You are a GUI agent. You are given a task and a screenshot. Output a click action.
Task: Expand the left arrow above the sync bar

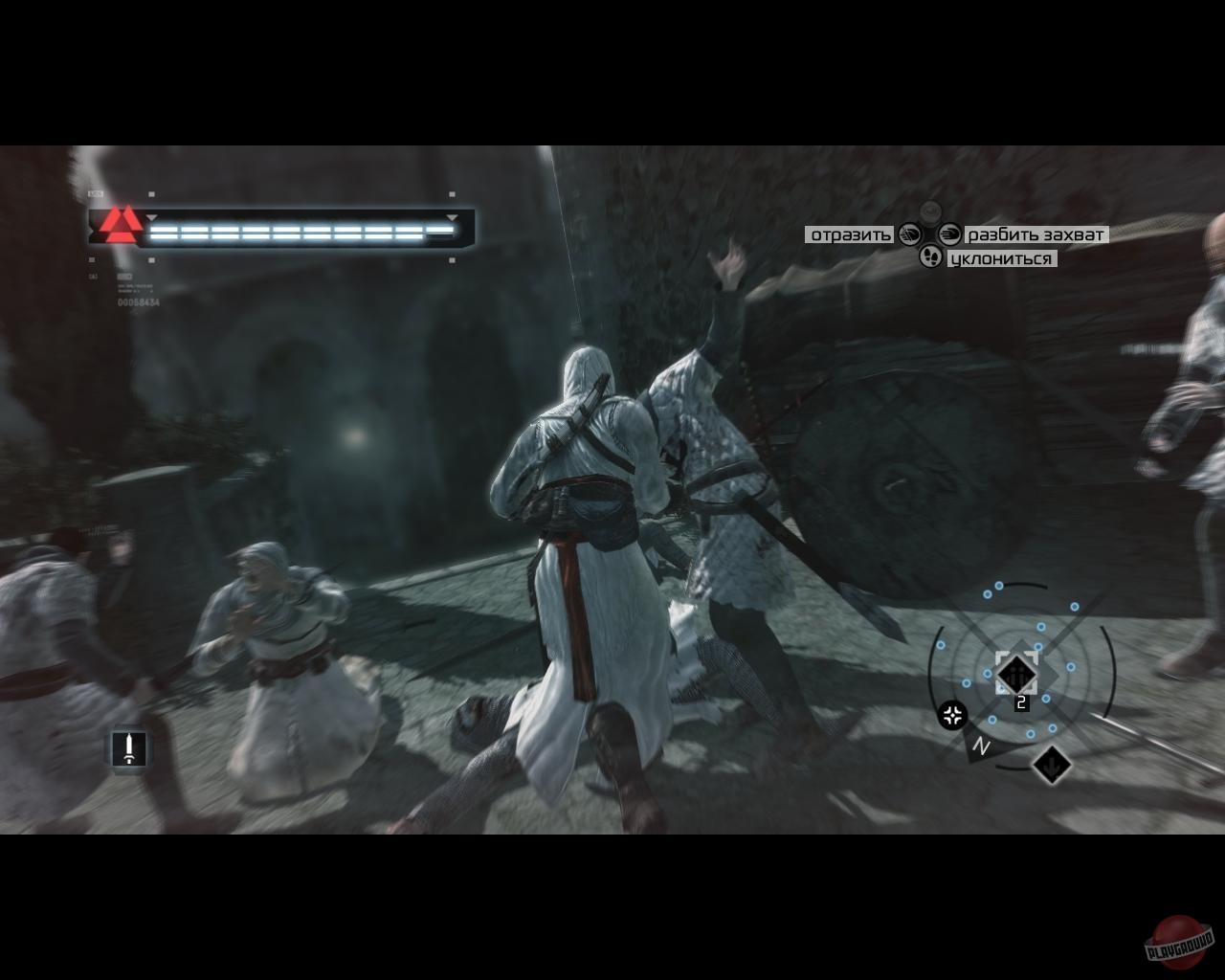[151, 217]
